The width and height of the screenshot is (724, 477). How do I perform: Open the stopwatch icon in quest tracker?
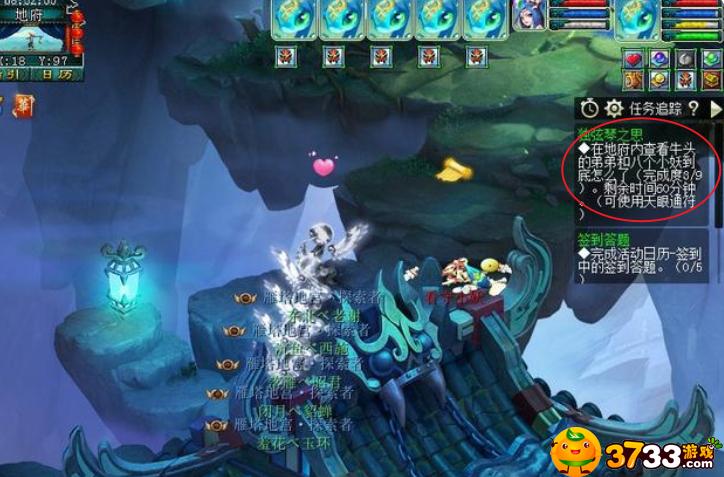590,108
